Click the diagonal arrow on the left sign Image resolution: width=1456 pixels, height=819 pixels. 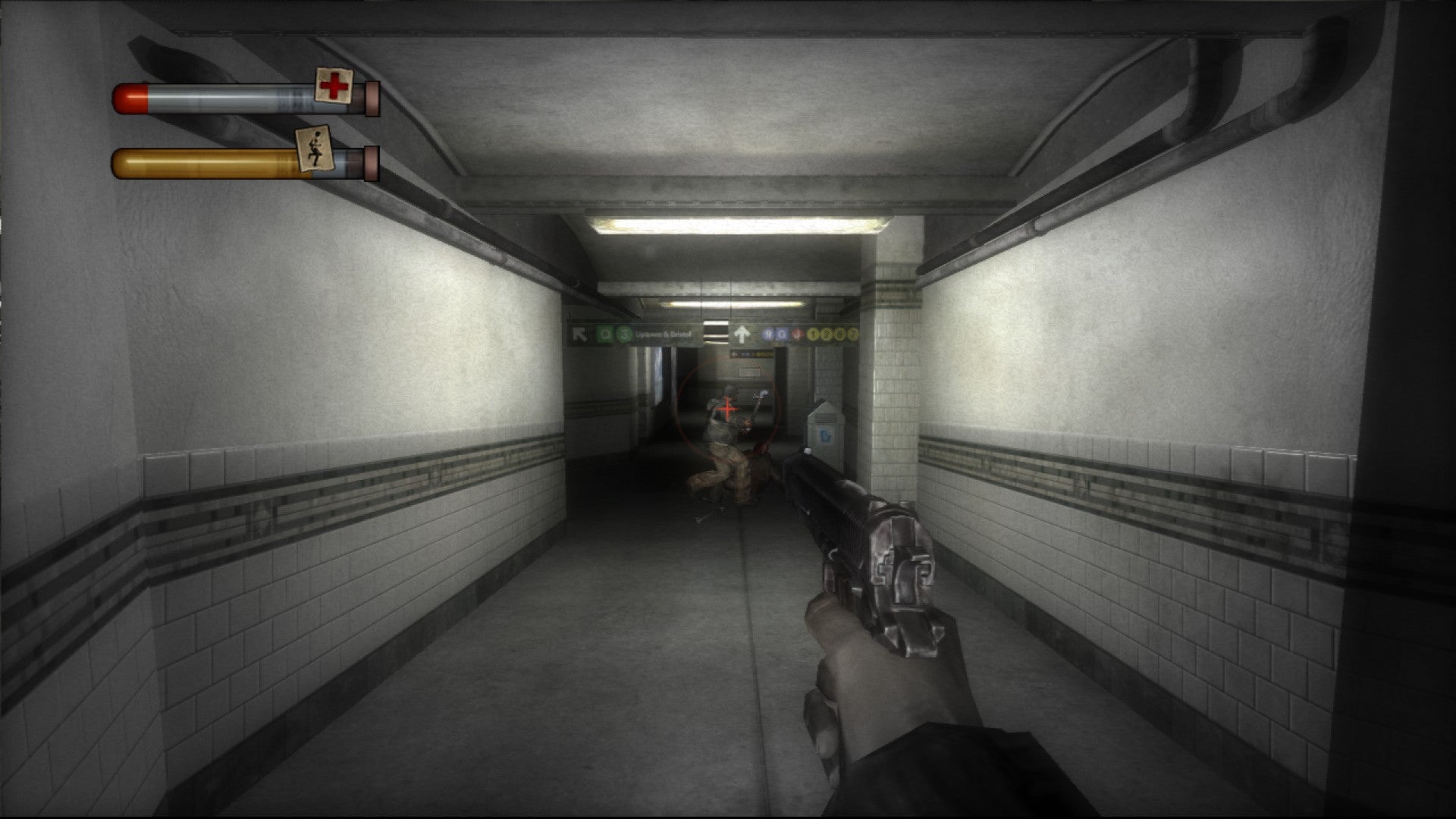[581, 333]
